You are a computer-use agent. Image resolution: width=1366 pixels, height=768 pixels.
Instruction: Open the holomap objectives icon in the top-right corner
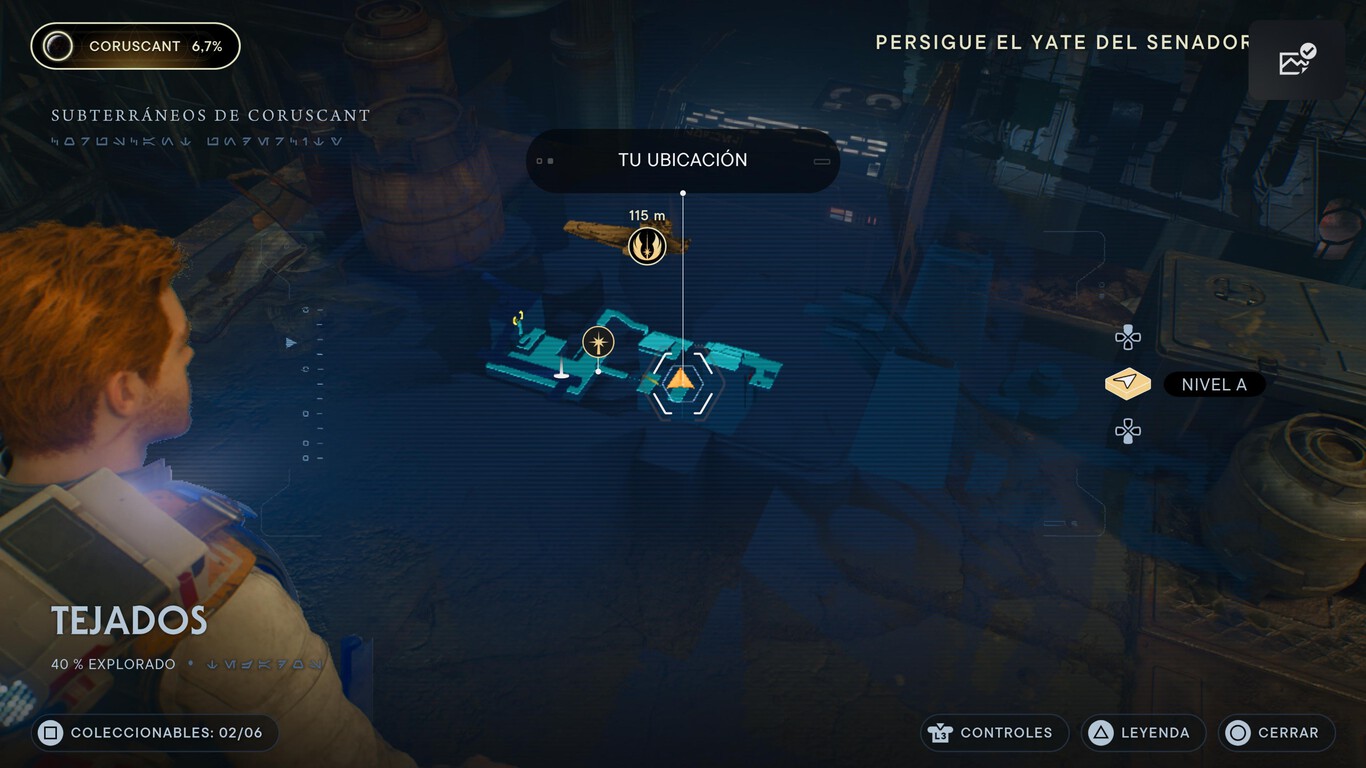[1297, 60]
